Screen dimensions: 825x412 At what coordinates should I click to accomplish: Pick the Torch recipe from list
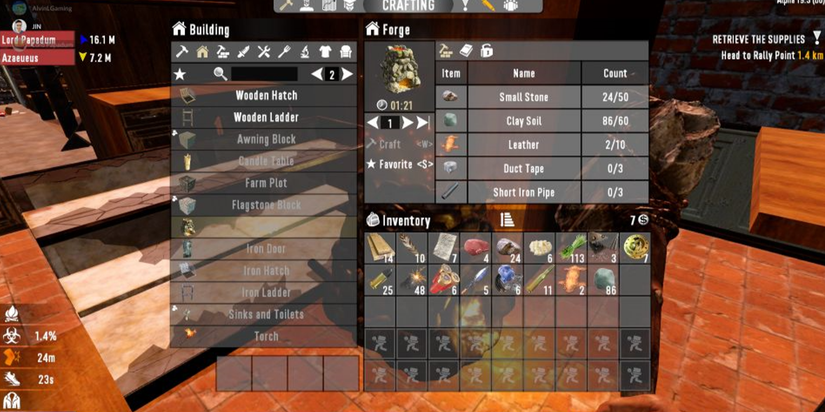click(x=266, y=336)
